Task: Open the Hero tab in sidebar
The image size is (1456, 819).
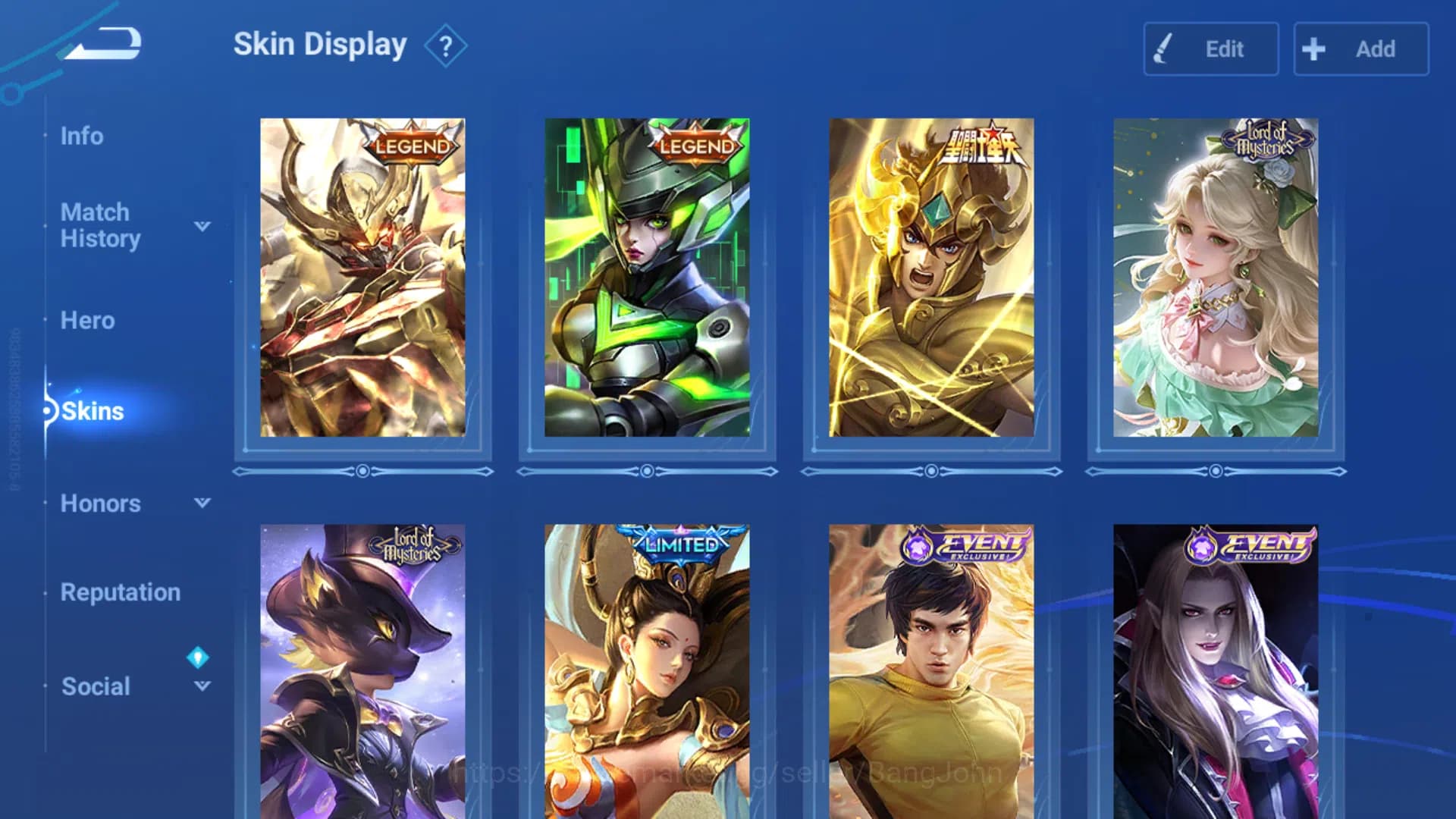Action: pyautogui.click(x=88, y=320)
